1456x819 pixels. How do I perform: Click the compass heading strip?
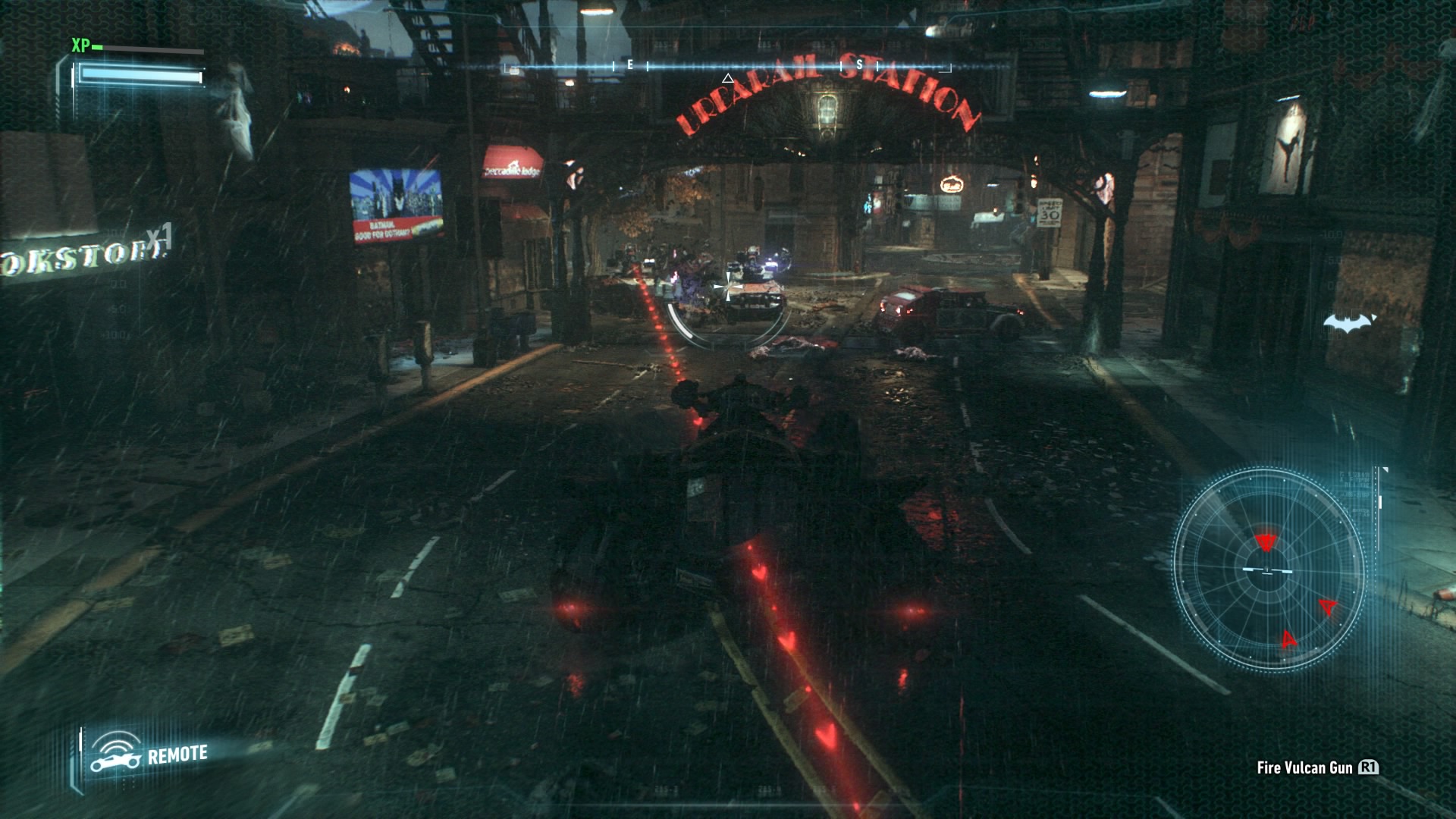tap(726, 67)
